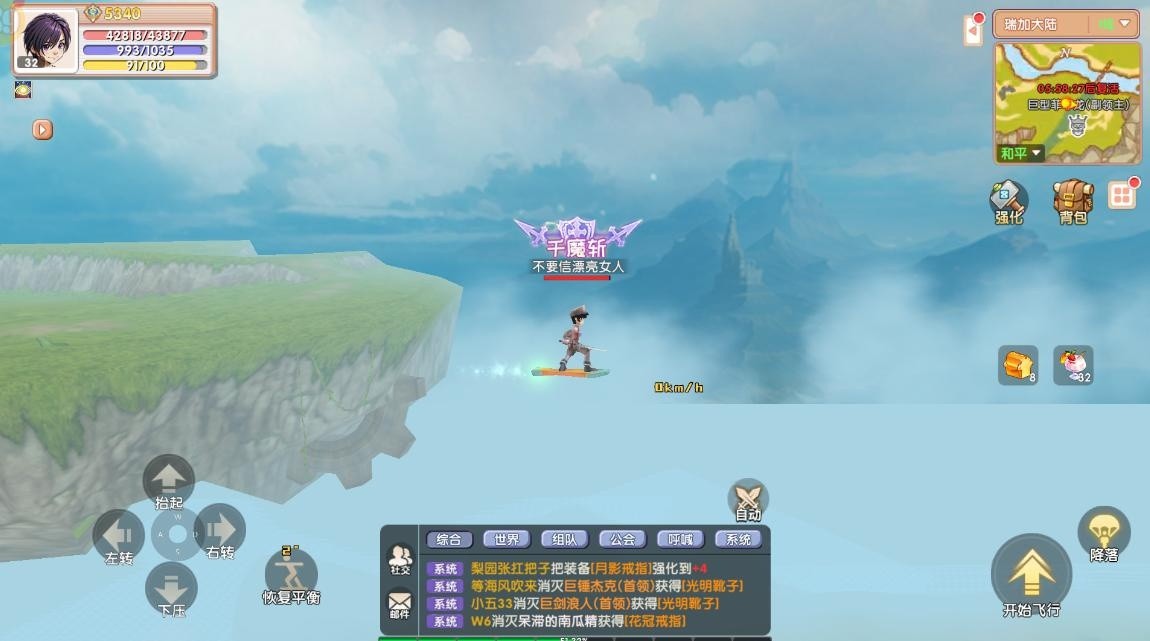
Task: Open the 邮件 mail envelope
Action: [399, 605]
